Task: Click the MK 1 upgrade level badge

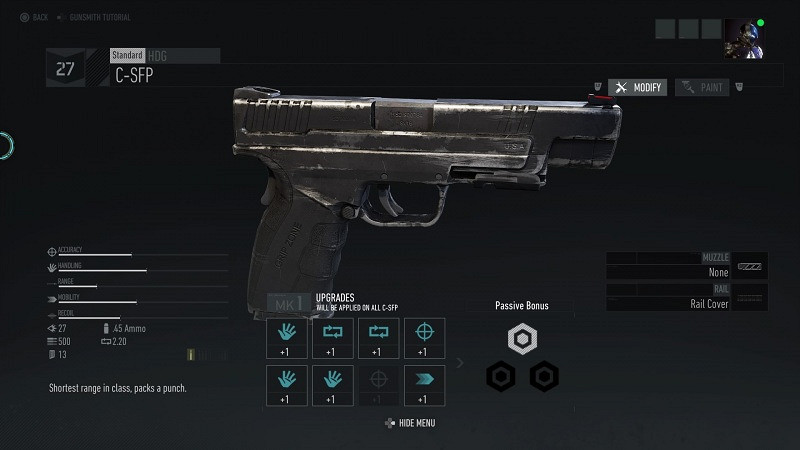Action: click(x=289, y=303)
